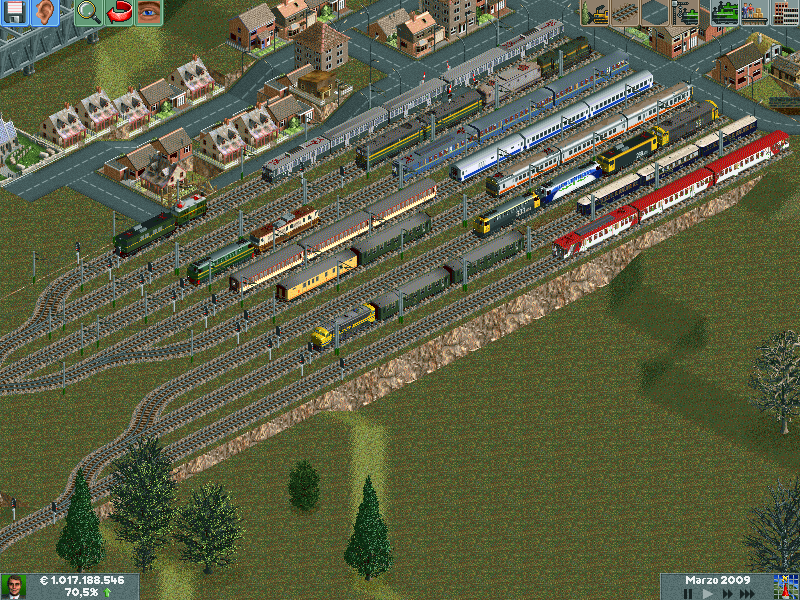
Task: Open the bulldozer terrain tool
Action: click(x=596, y=13)
